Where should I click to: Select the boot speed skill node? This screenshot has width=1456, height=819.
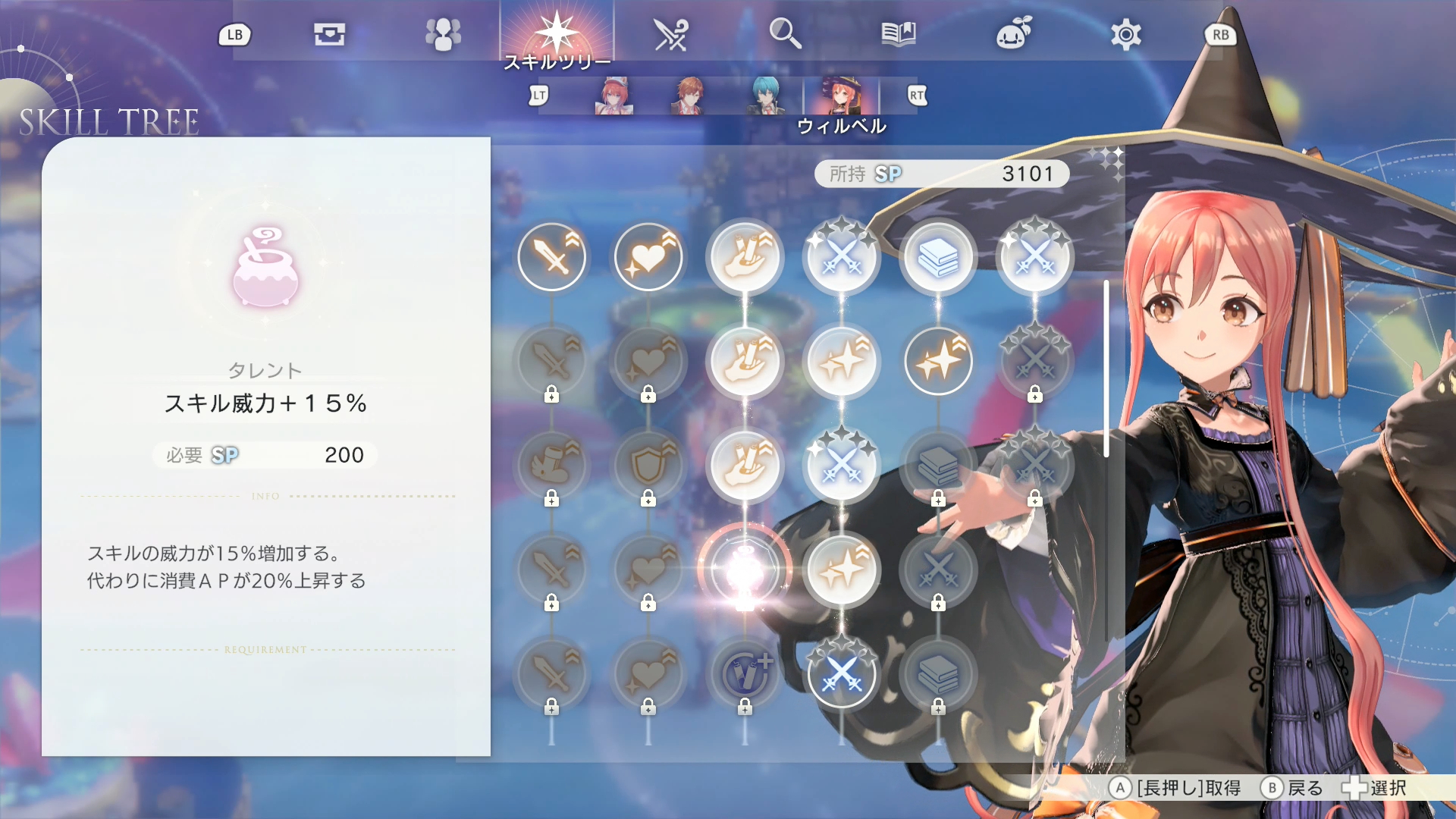pos(552,466)
